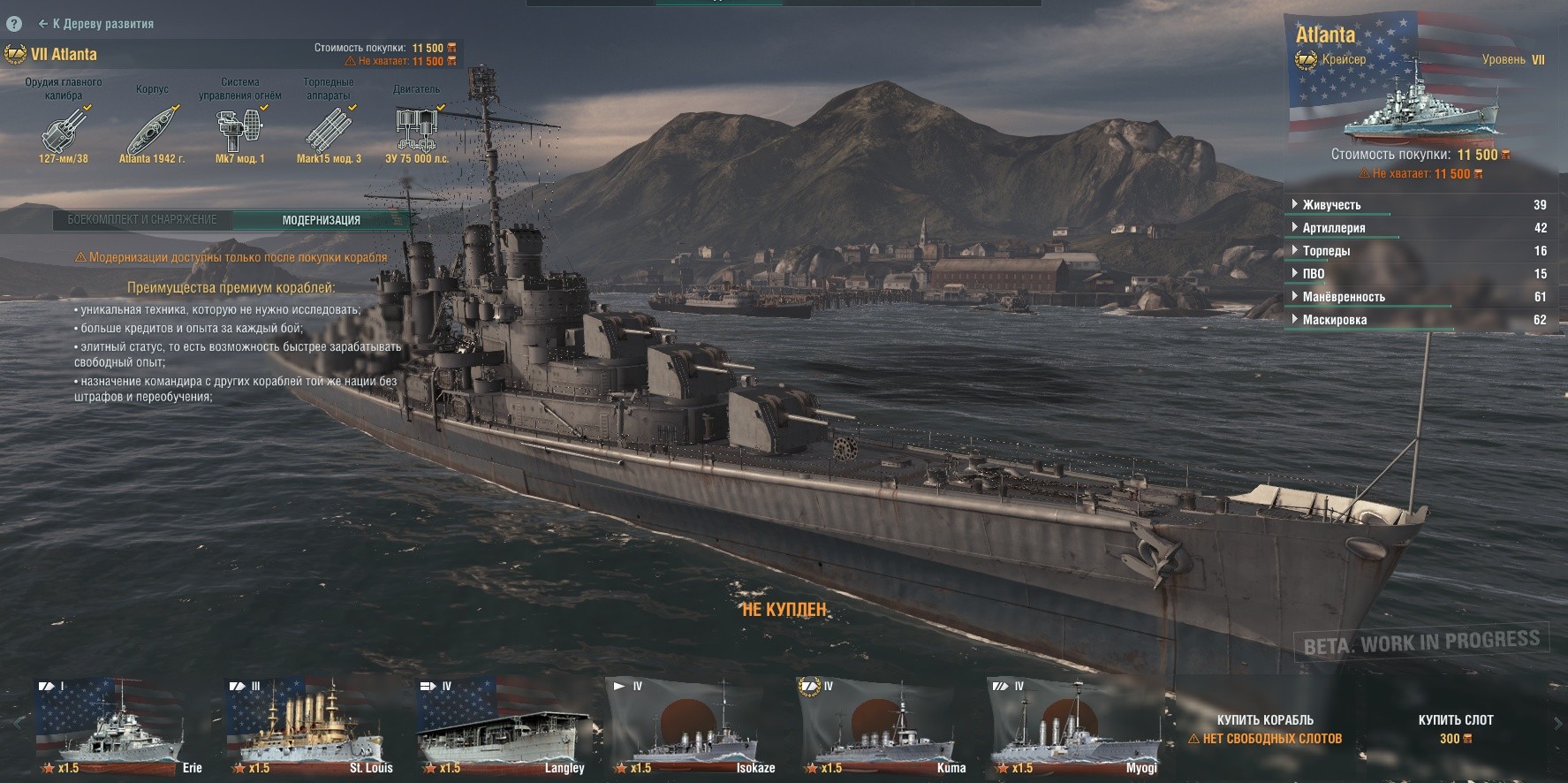
Task: Open the Модернизация tab
Action: point(321,220)
